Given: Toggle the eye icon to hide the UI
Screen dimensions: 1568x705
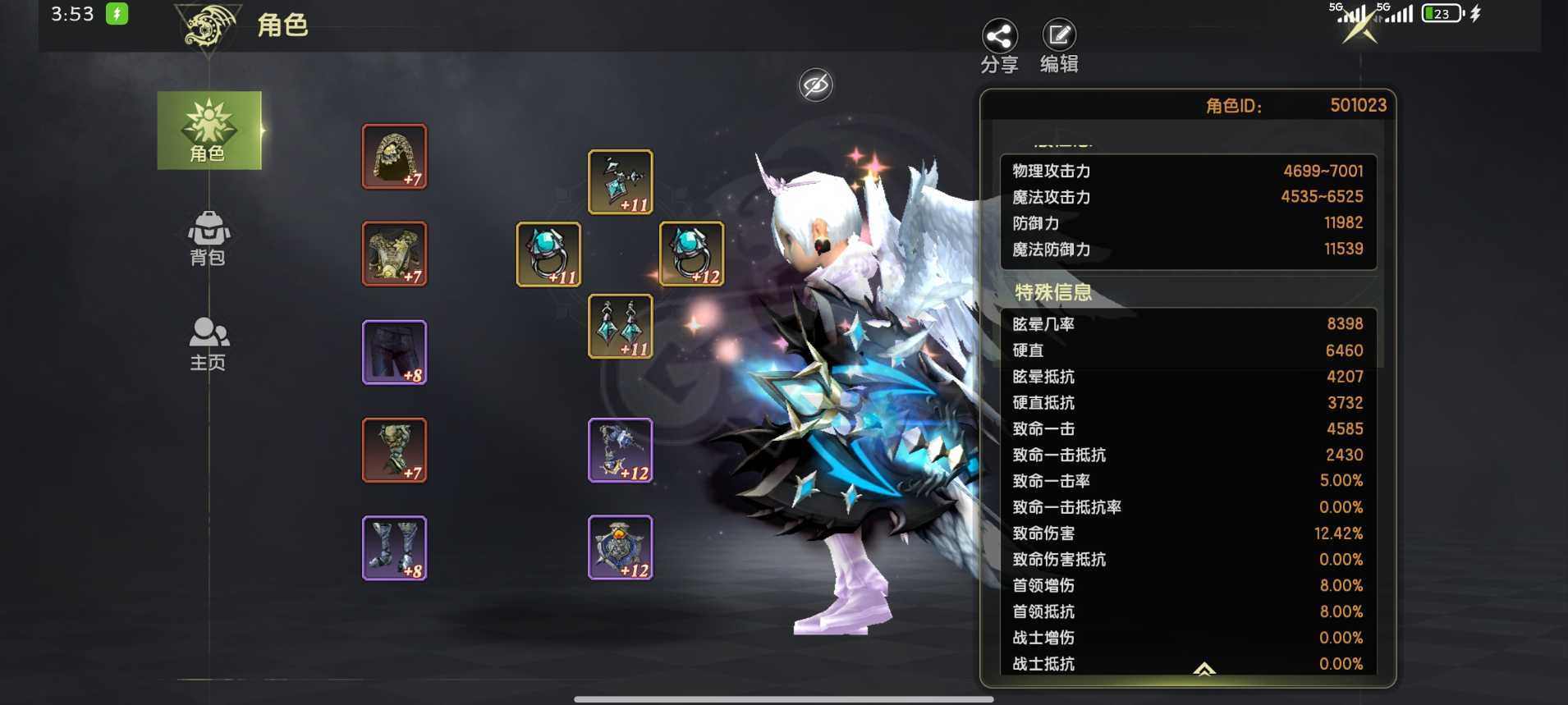Looking at the screenshot, I should 814,85.
